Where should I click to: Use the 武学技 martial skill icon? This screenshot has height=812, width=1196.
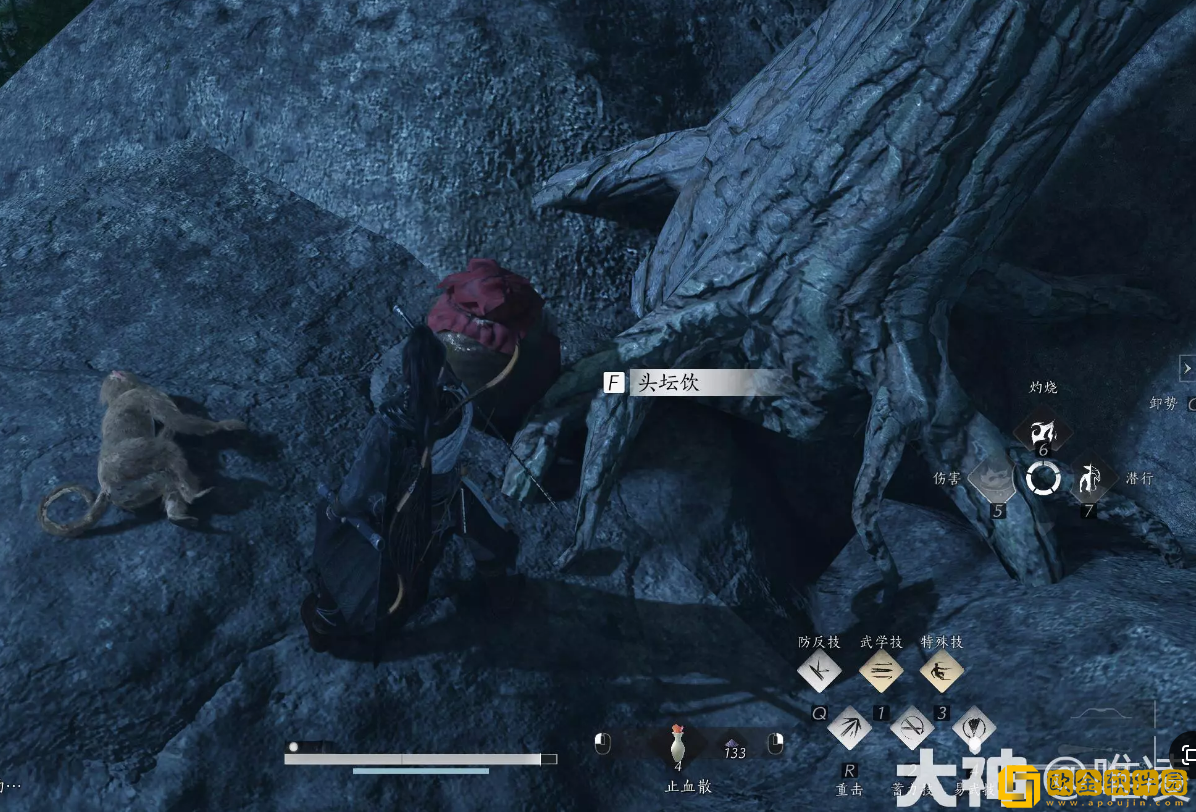(881, 672)
